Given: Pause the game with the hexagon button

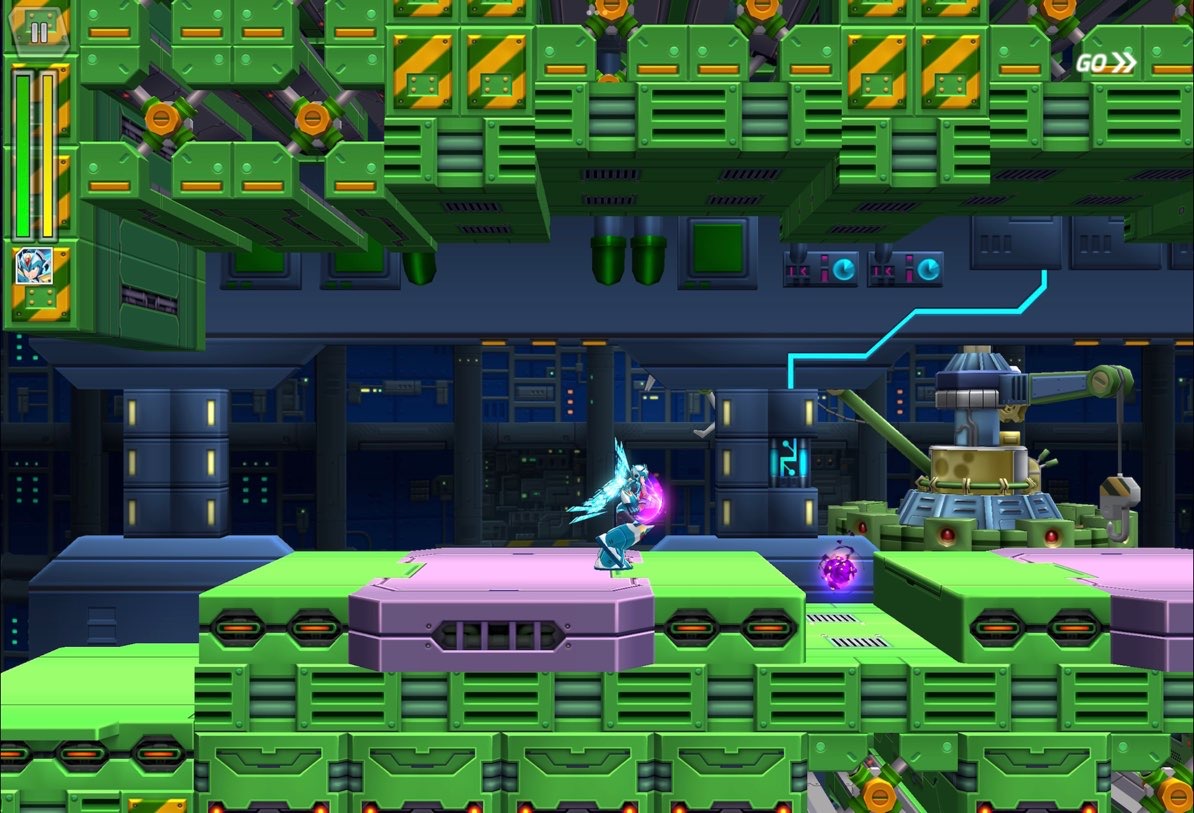Looking at the screenshot, I should point(39,32).
